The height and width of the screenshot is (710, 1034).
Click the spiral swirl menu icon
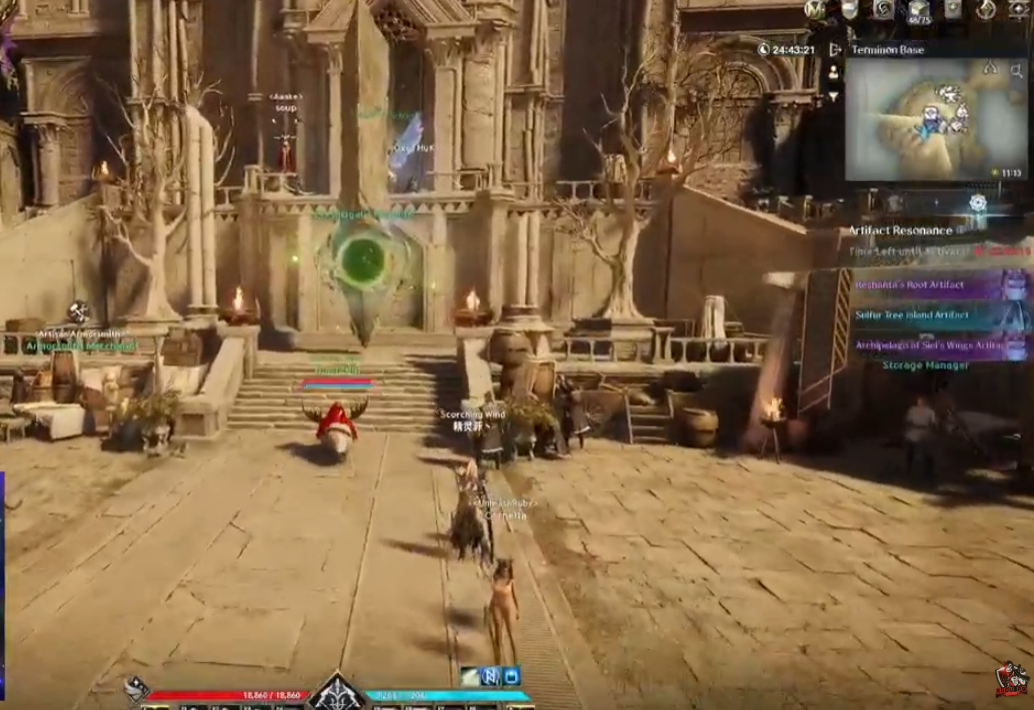(x=883, y=9)
